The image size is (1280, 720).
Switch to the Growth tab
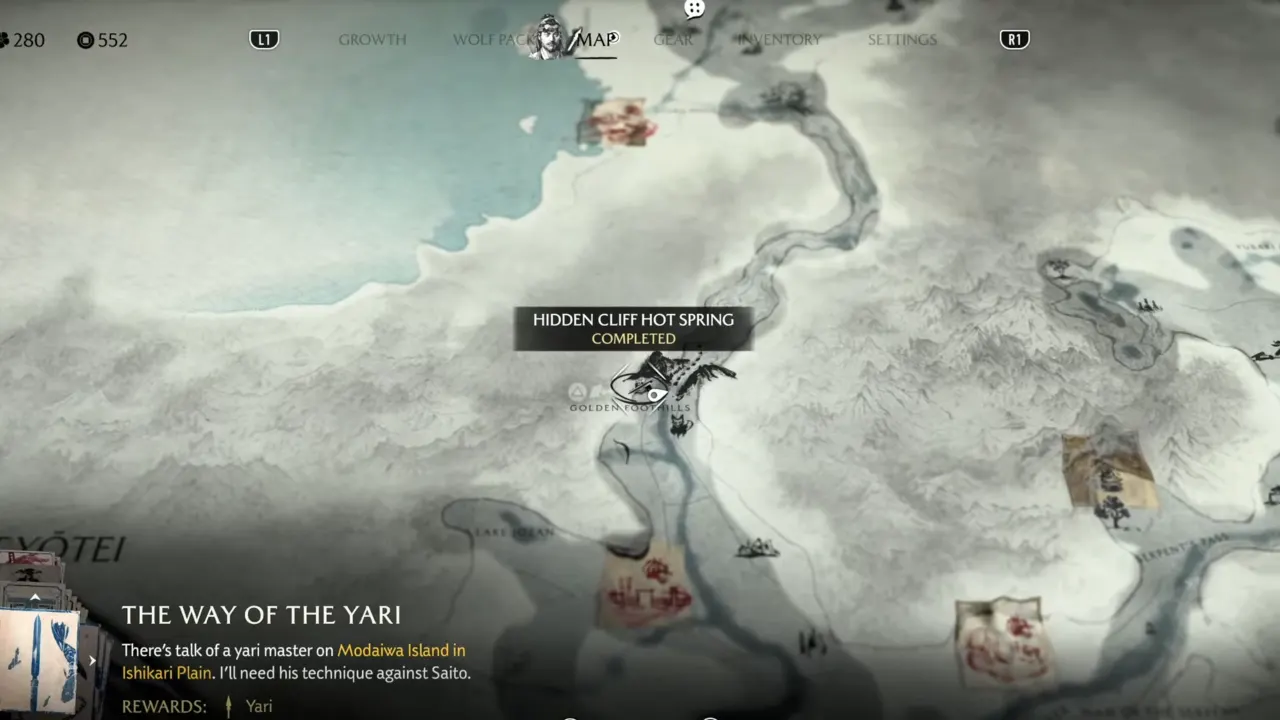click(x=372, y=40)
